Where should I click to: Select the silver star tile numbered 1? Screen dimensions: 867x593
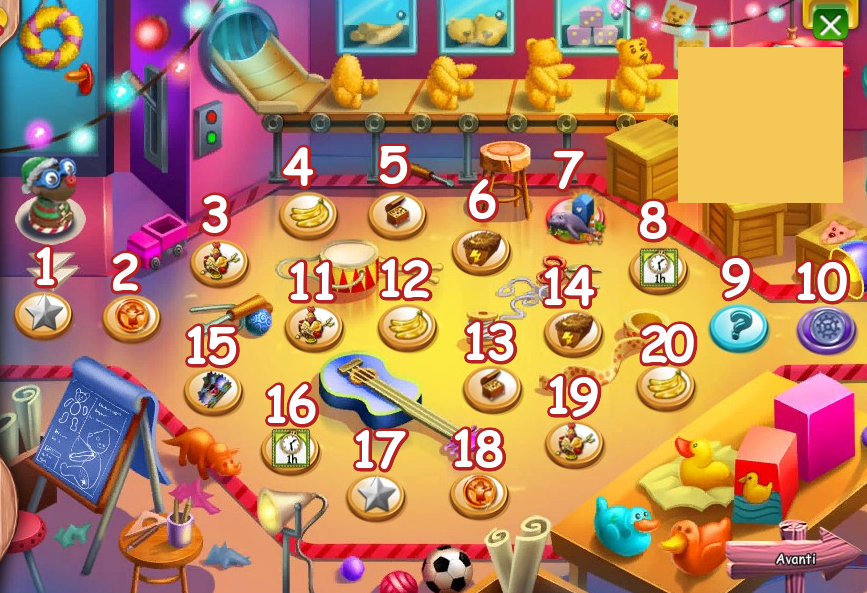[x=43, y=315]
